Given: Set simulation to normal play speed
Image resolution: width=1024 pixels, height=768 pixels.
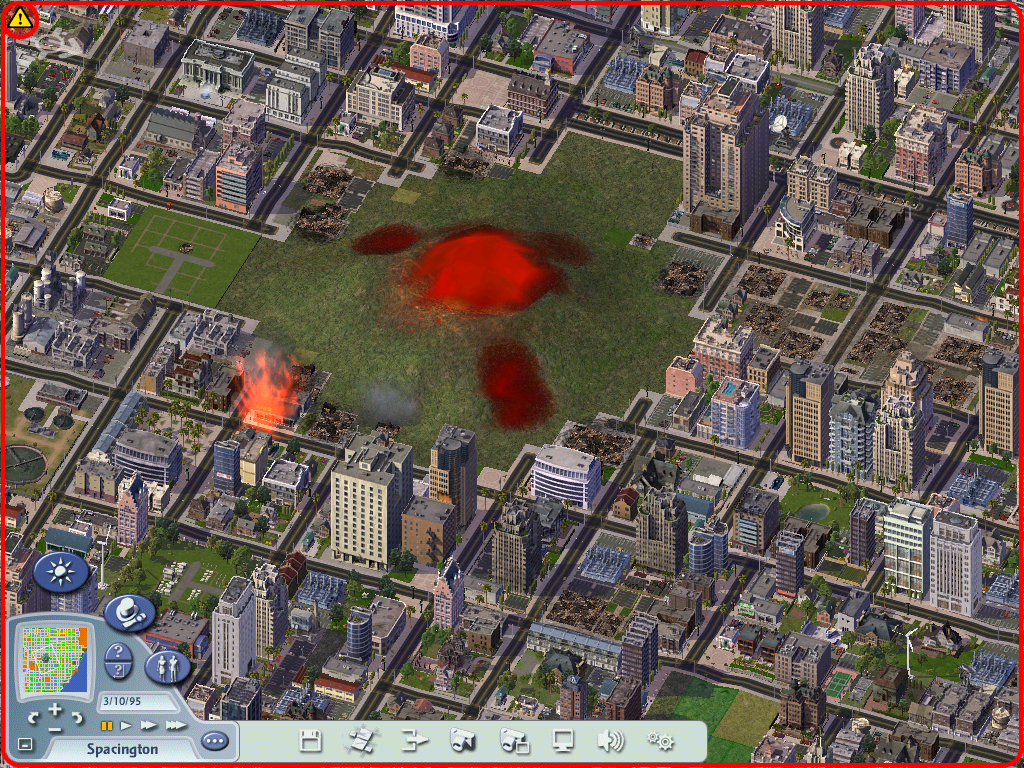Looking at the screenshot, I should coord(126,725).
